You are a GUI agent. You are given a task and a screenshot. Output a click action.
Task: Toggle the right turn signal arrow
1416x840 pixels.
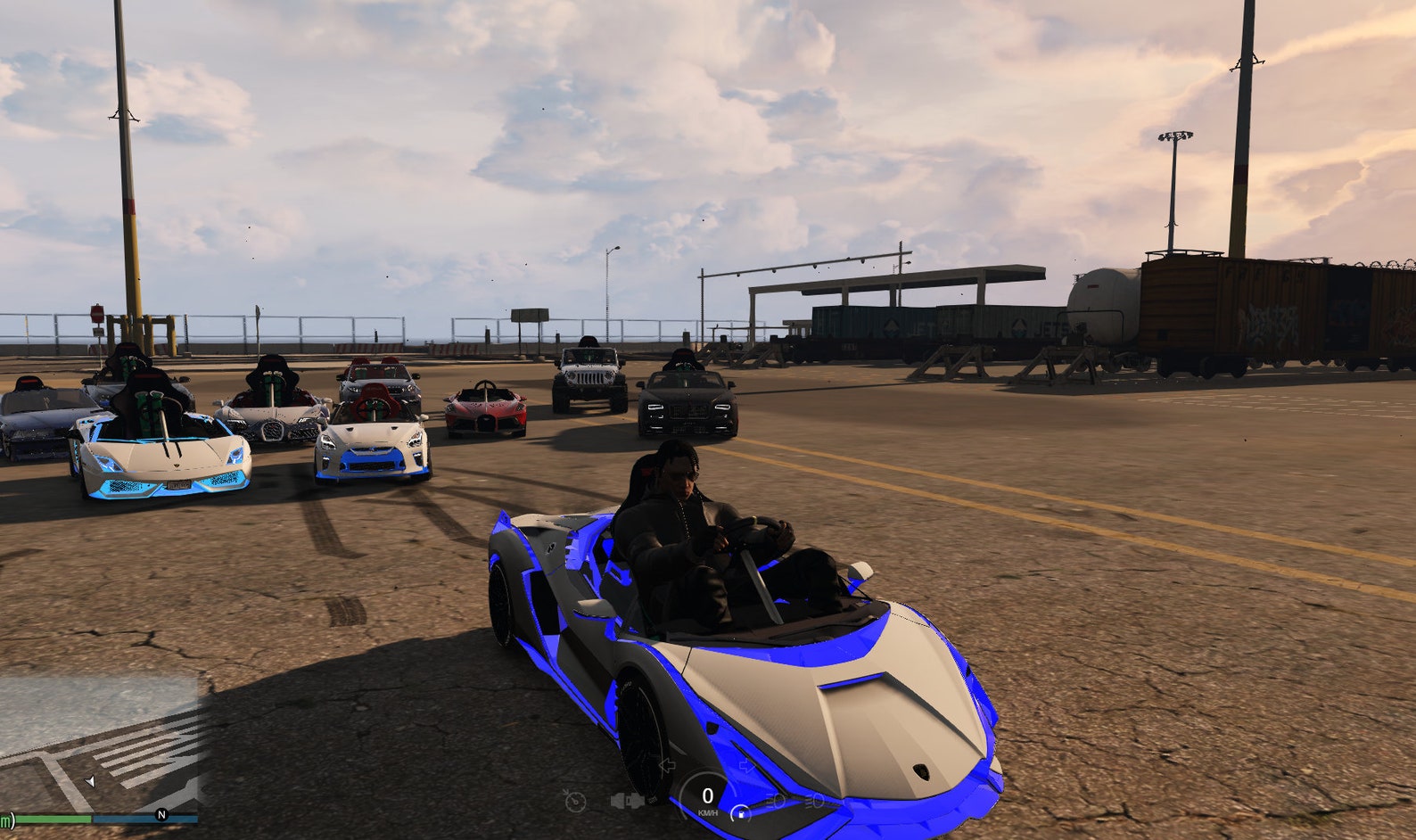coord(747,765)
